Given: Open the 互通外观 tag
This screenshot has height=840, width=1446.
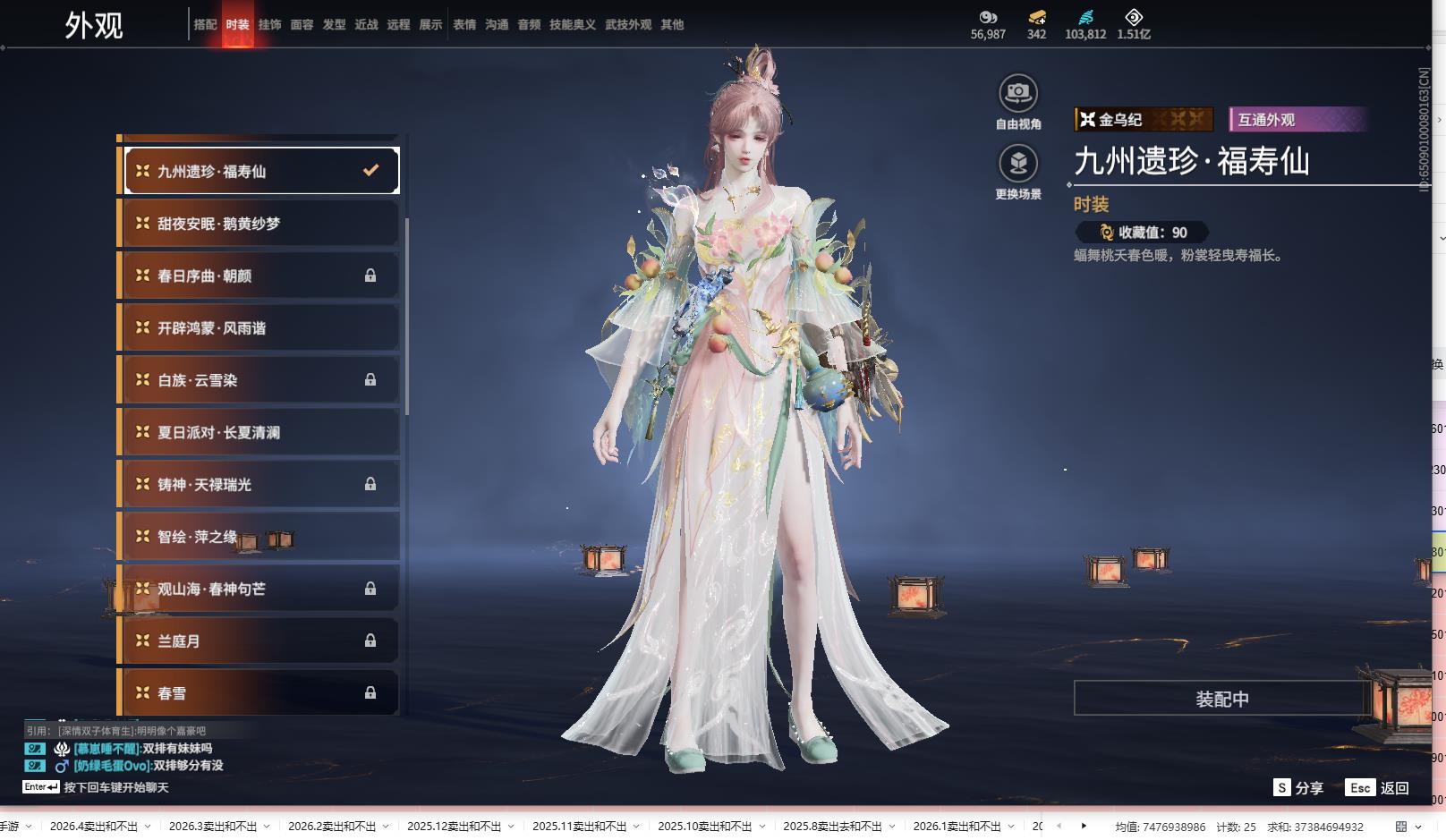Looking at the screenshot, I should (x=1297, y=120).
